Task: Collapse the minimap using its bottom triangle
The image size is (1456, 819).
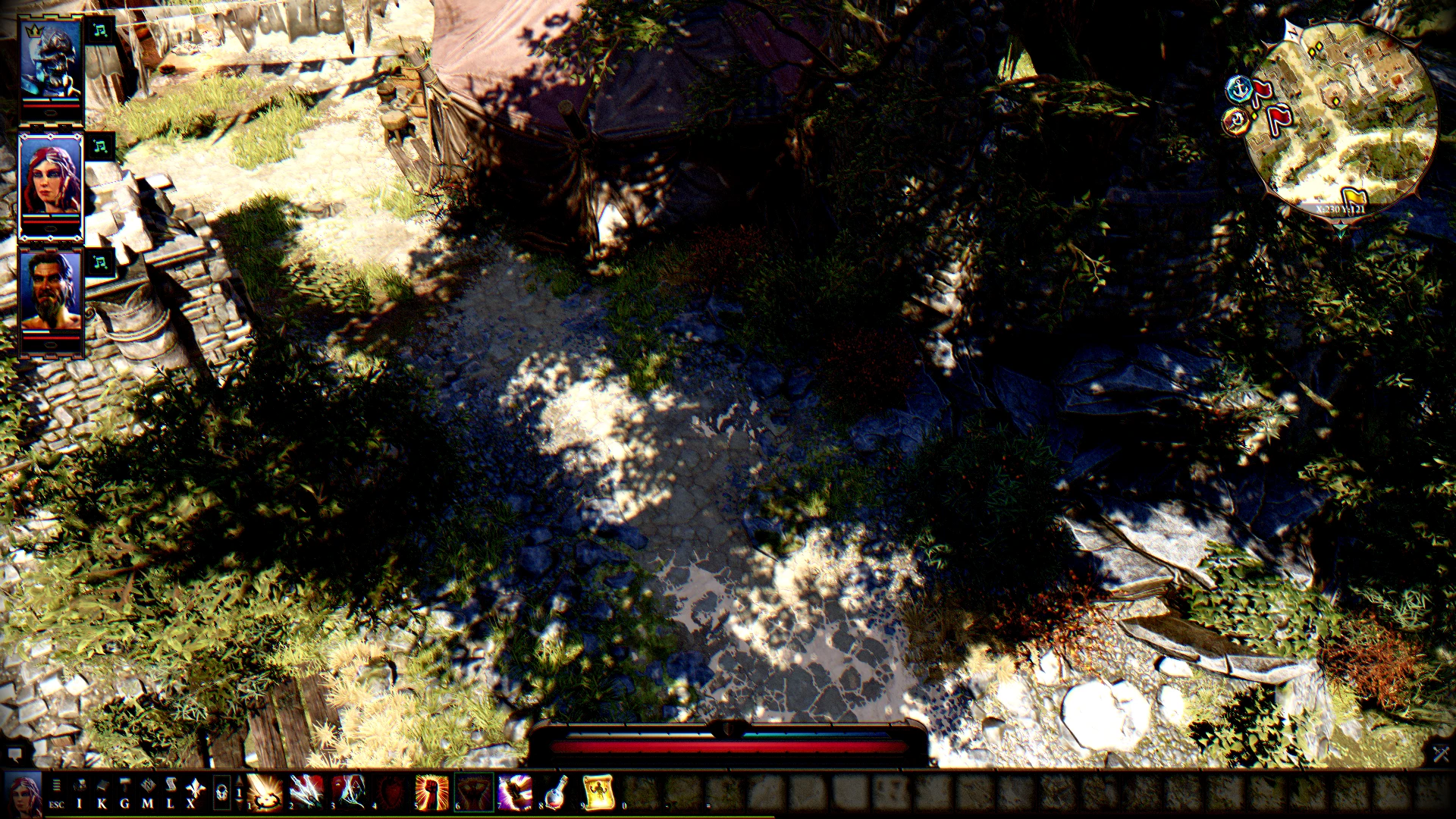Action: (x=1339, y=229)
